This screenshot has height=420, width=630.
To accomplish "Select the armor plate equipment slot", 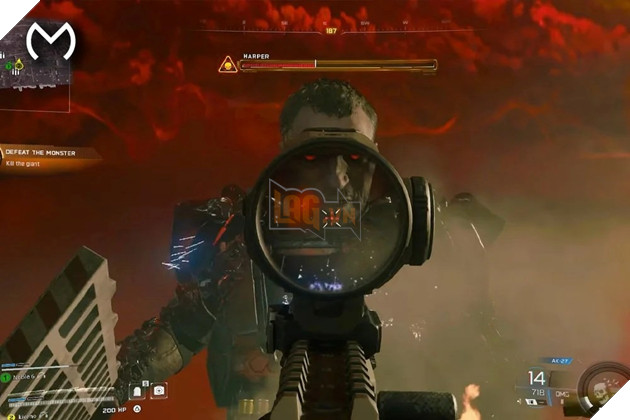I will tap(137, 391).
